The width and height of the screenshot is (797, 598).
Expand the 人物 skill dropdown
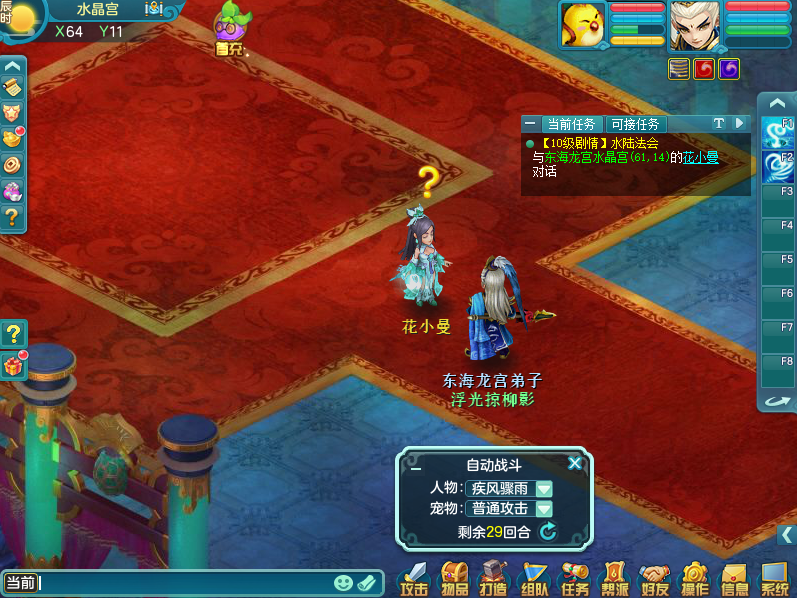click(x=544, y=488)
